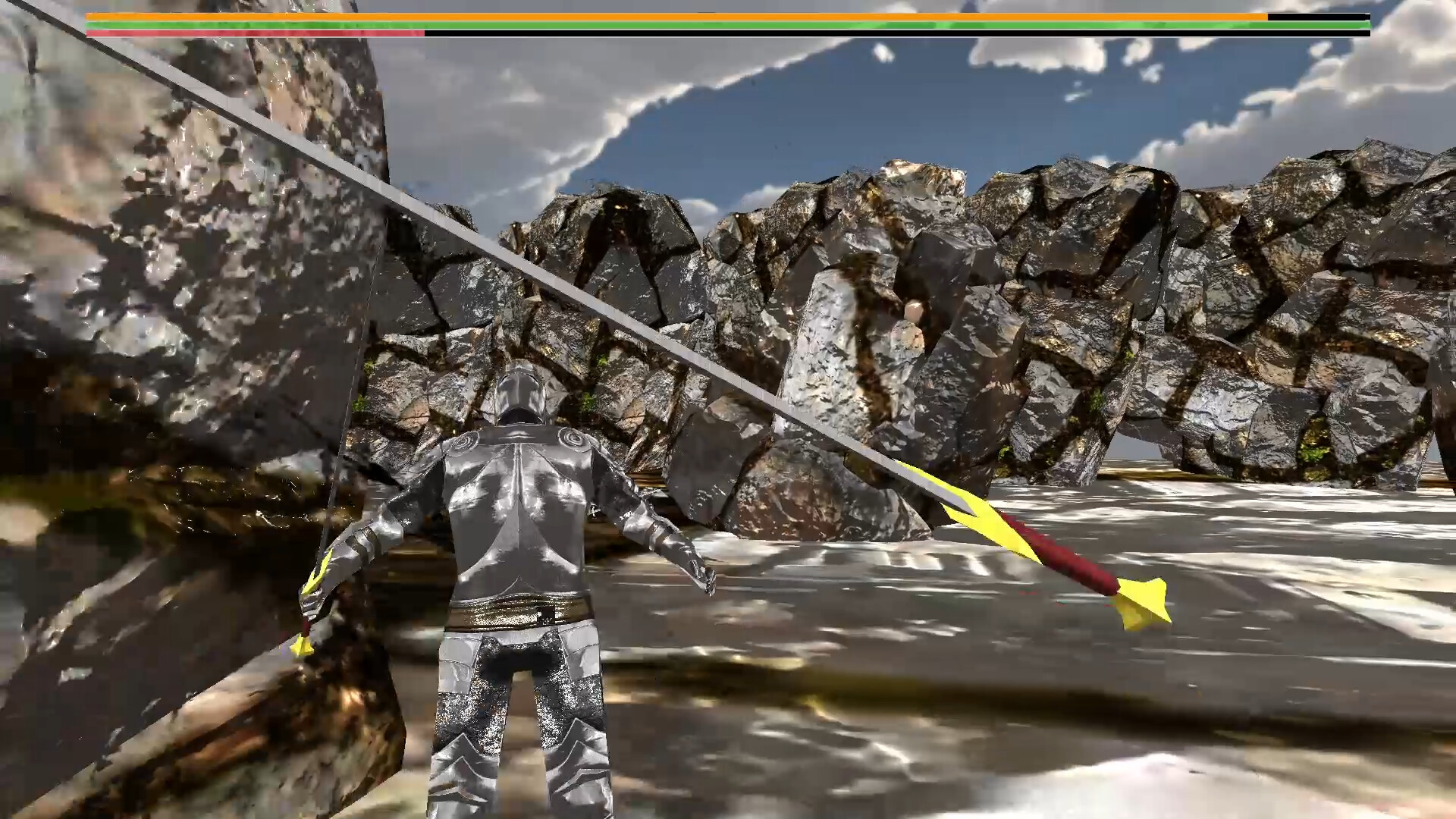Click the red enemy health bar
1456x819 pixels.
tap(227, 33)
